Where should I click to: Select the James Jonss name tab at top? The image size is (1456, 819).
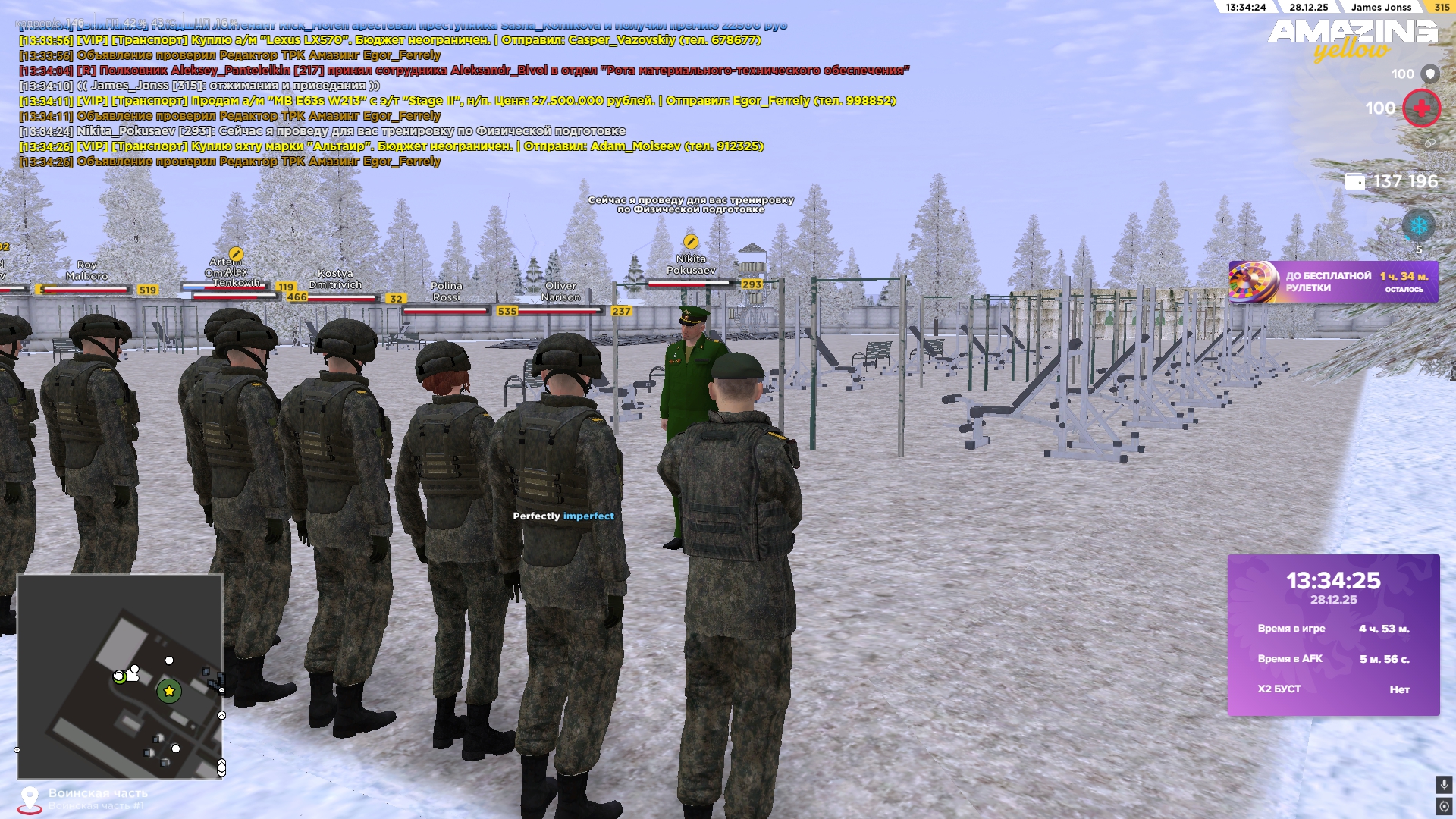tap(1382, 8)
